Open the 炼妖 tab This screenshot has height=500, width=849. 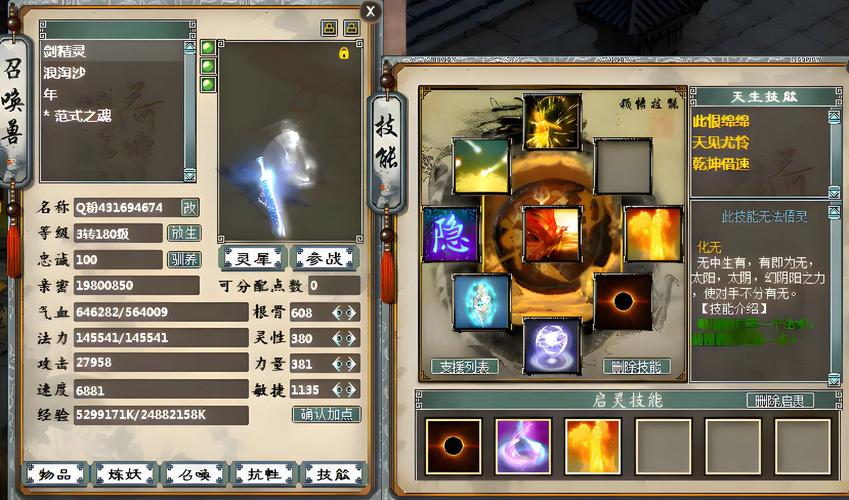pyautogui.click(x=124, y=475)
